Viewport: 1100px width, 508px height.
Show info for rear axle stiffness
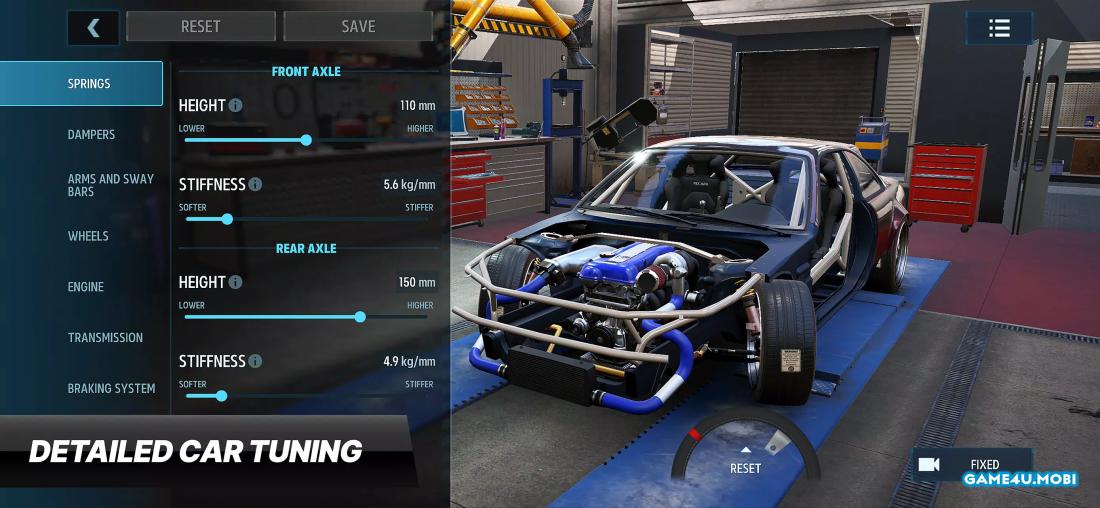point(255,361)
